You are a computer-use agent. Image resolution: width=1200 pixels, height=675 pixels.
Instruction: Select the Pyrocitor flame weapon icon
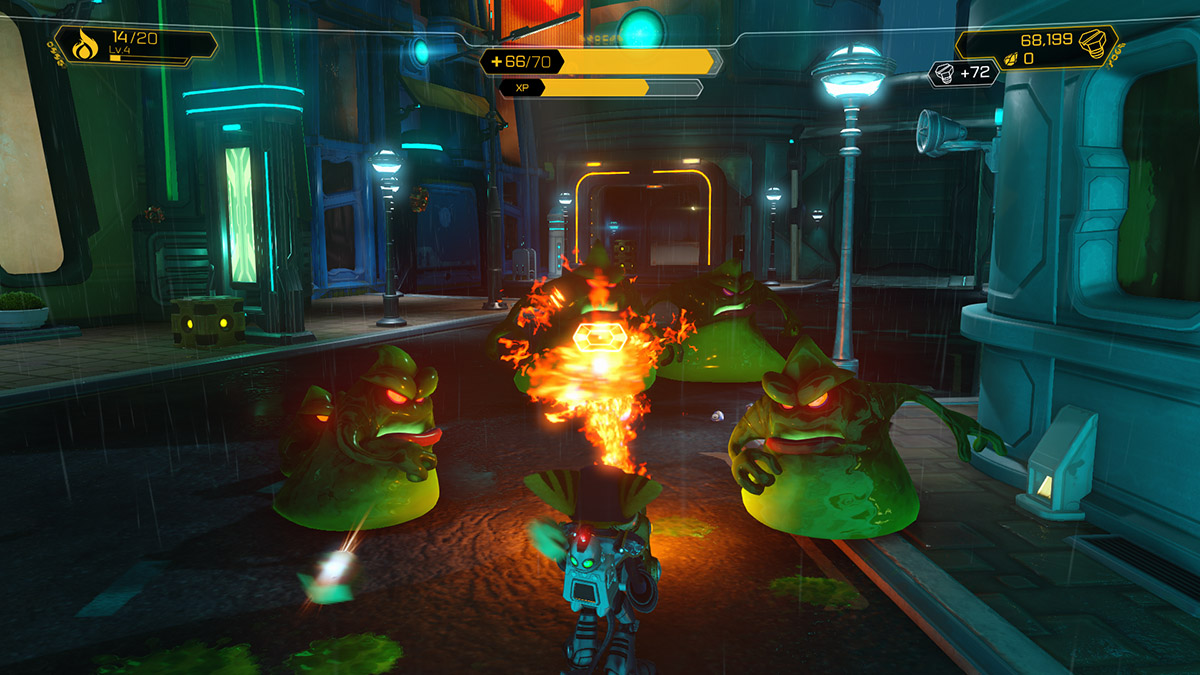(x=83, y=45)
